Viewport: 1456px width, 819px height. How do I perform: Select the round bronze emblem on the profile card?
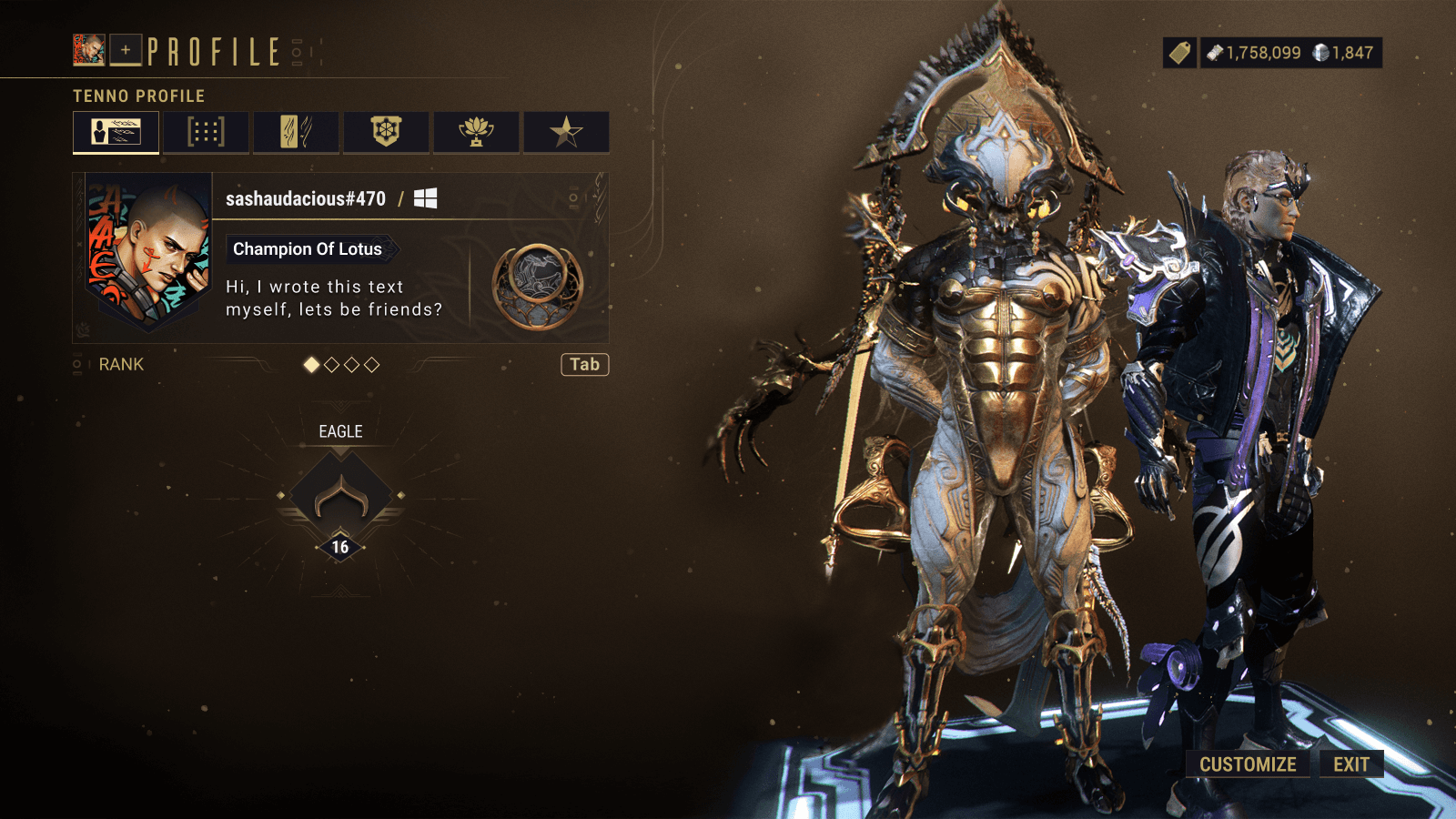(537, 286)
